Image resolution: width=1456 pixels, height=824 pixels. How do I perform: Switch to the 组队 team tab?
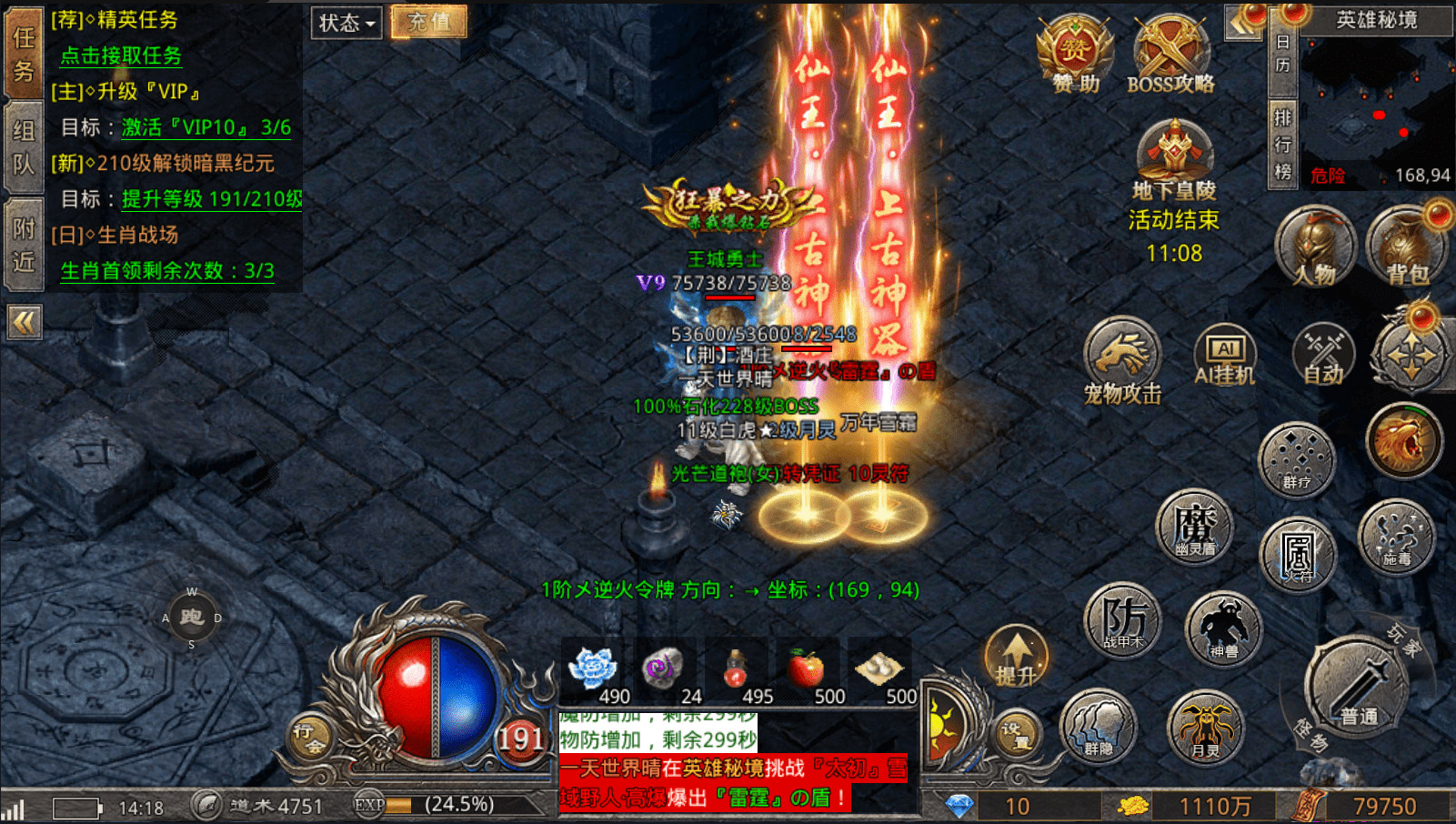click(24, 147)
